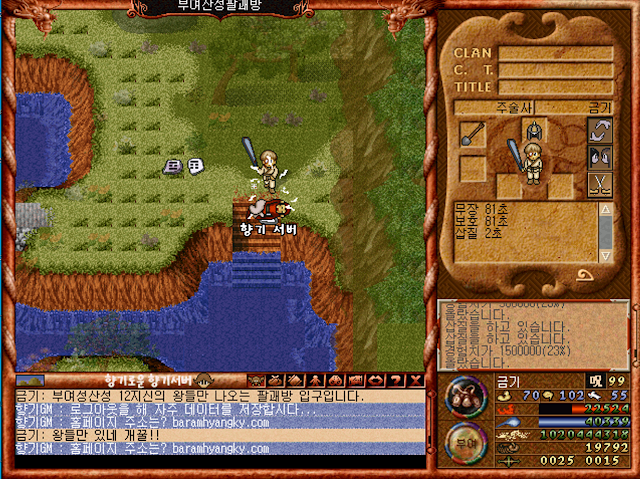Click the two-faces button on character panel
This screenshot has height=479, width=640.
coord(600,157)
